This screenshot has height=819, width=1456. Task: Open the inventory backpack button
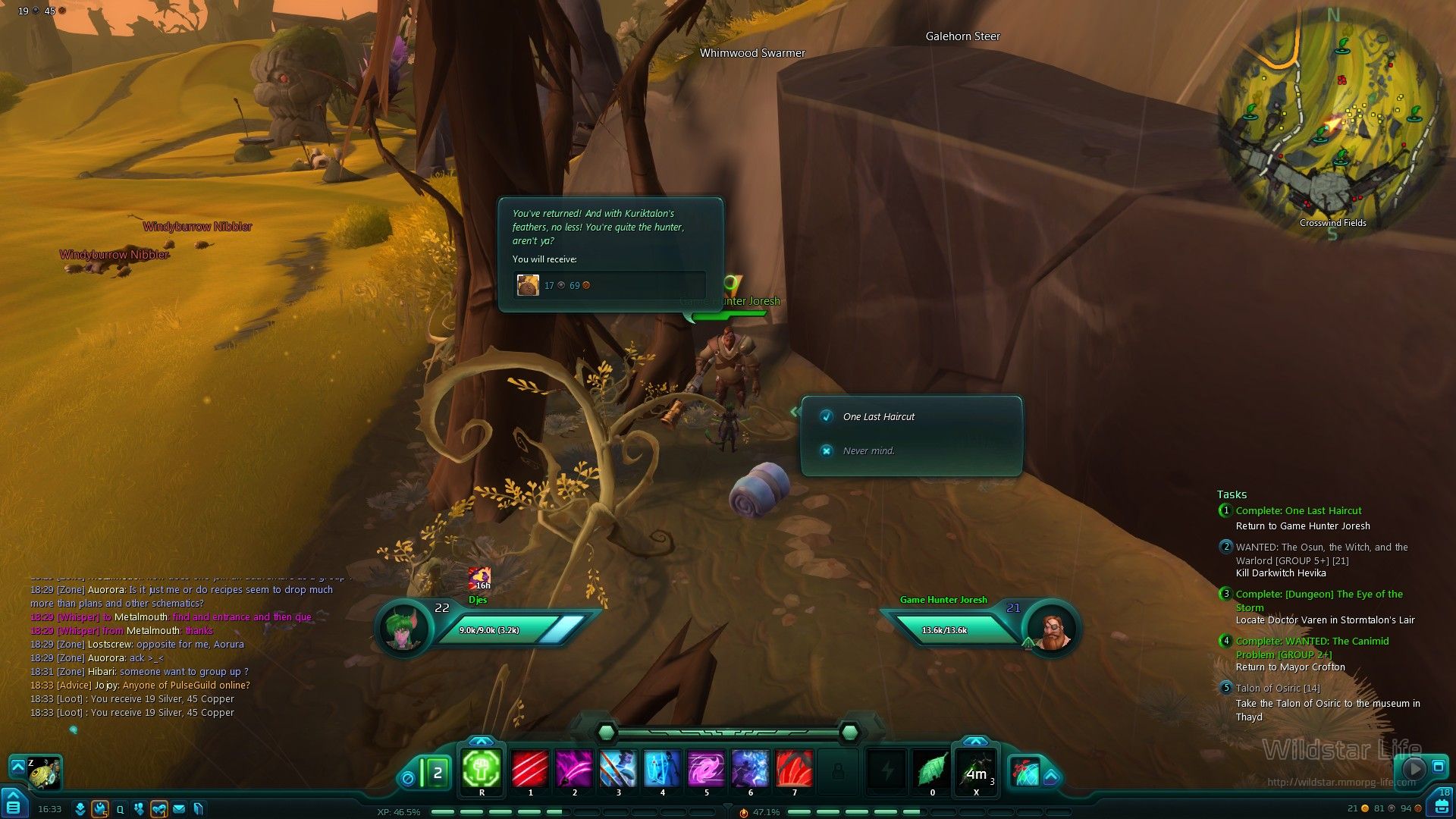point(1442,805)
